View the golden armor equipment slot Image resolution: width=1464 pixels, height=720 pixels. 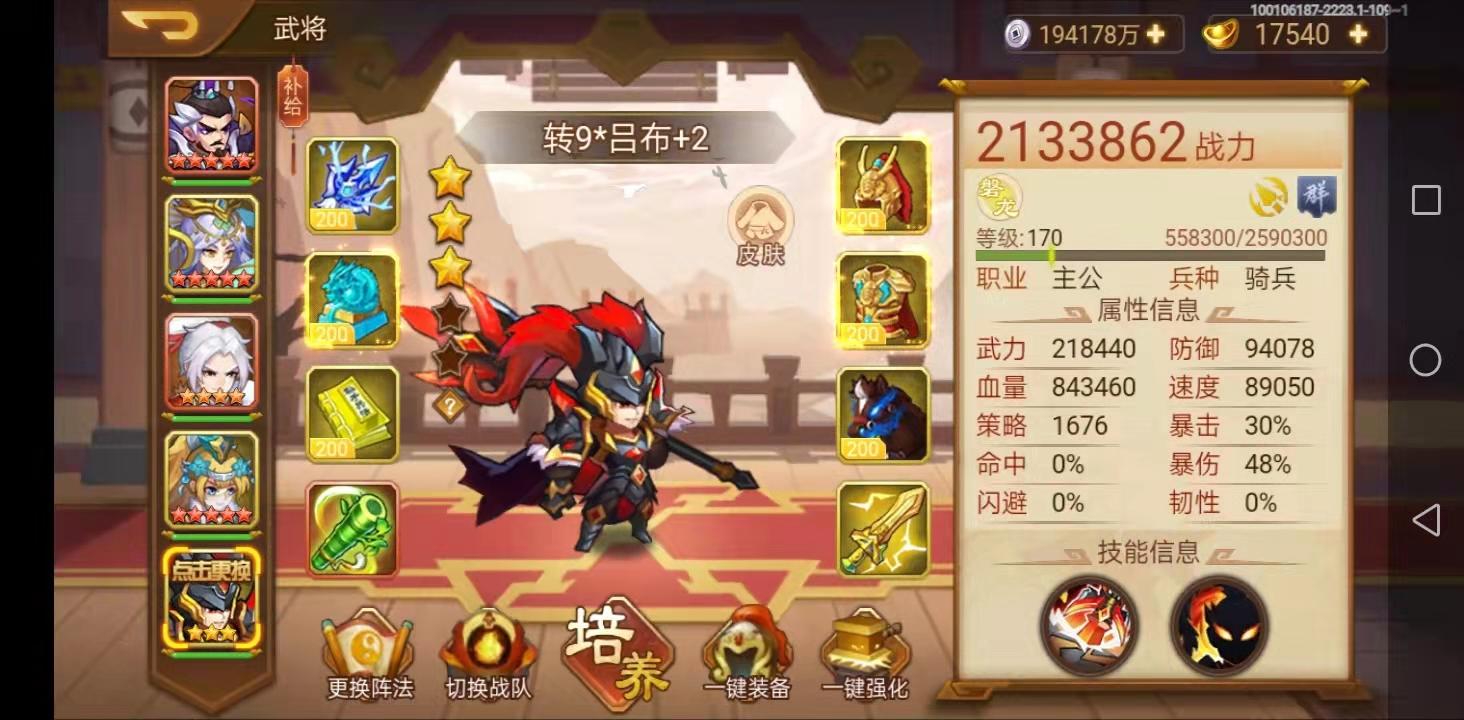point(882,300)
